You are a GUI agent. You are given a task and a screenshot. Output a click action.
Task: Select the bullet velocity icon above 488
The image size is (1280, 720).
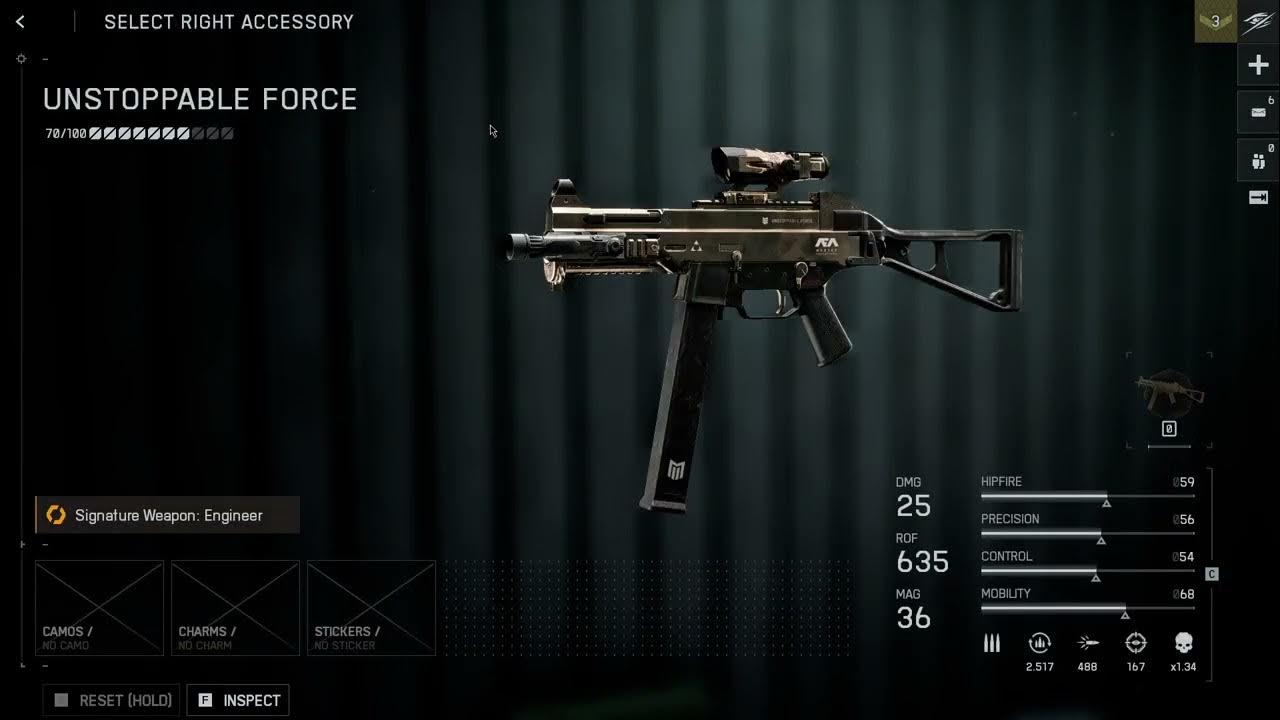coord(1088,643)
